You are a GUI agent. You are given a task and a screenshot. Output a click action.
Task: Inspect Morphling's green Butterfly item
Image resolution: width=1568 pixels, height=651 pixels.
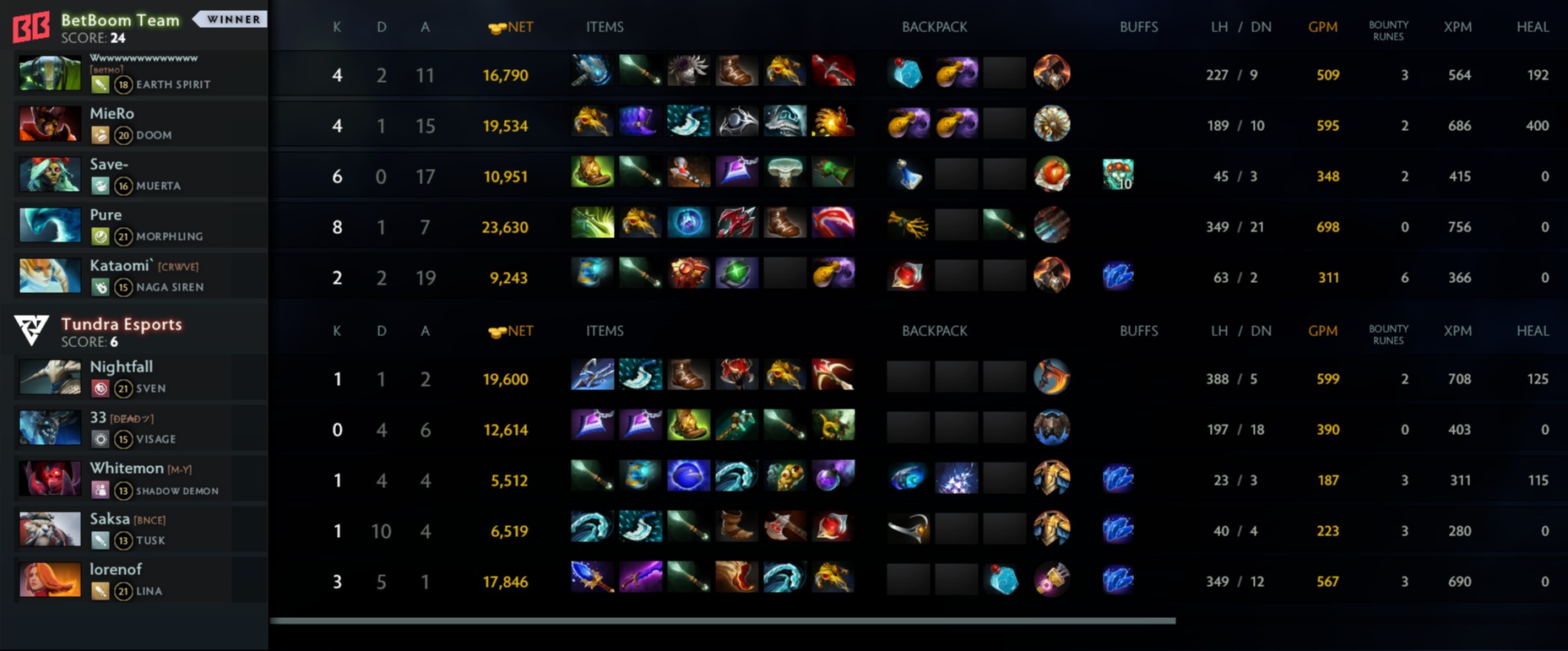click(x=592, y=224)
